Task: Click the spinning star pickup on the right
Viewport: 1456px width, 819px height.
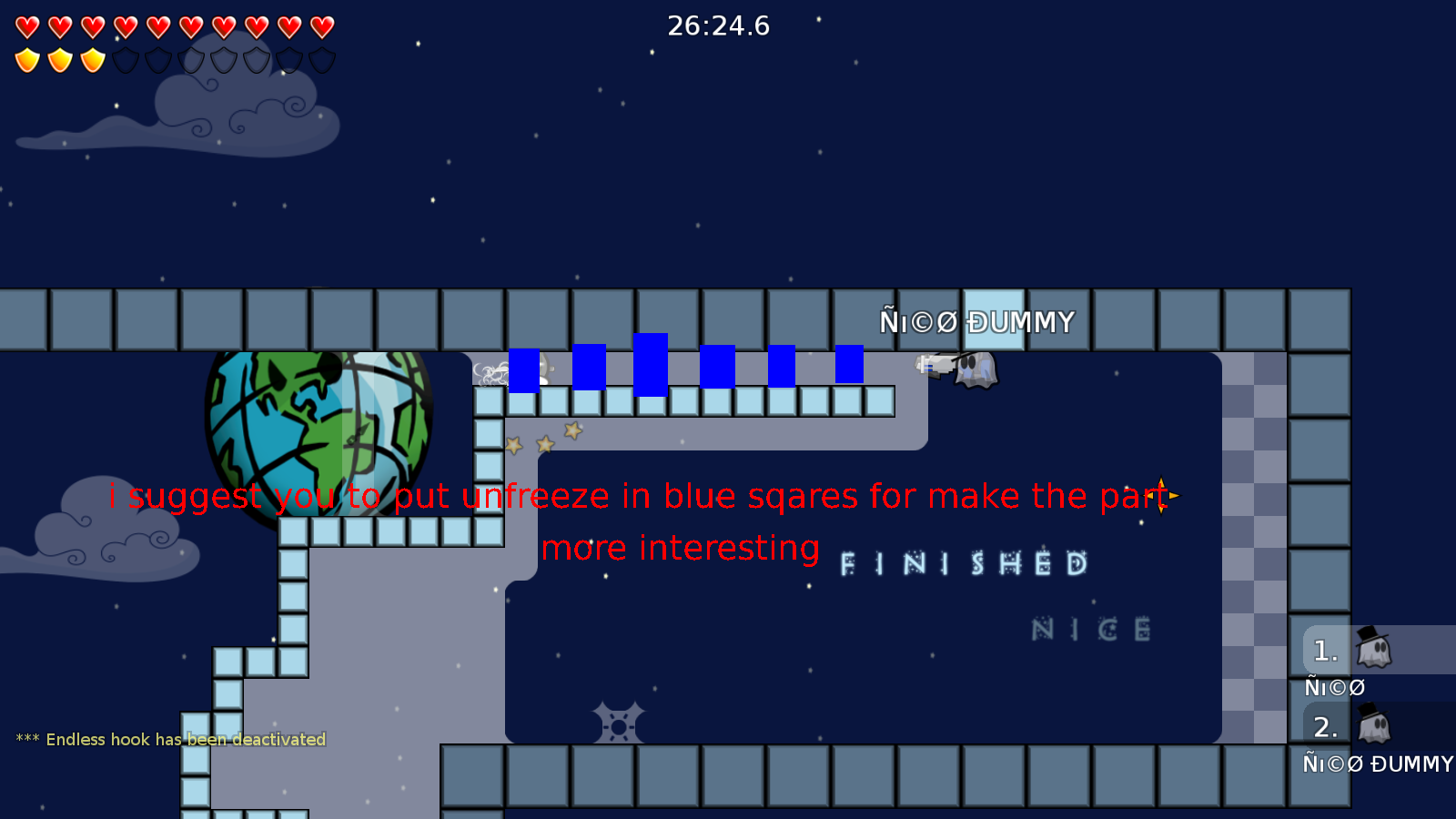Action: pyautogui.click(x=1162, y=497)
